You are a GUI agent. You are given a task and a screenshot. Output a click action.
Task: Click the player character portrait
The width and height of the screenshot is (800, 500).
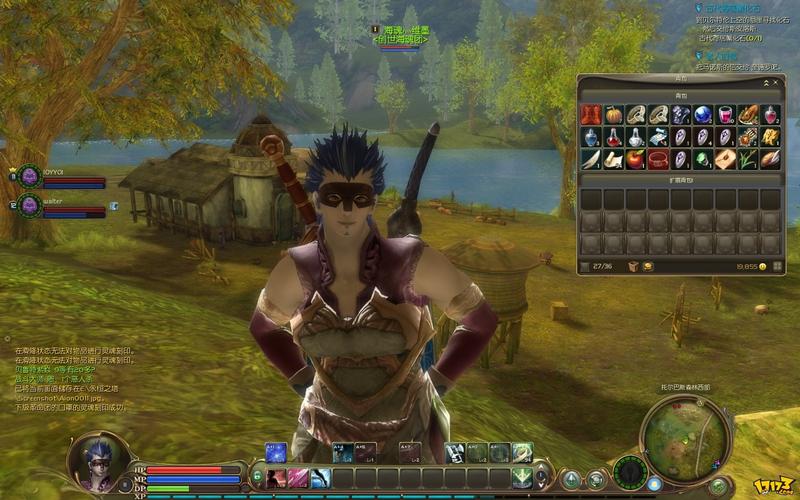(97, 459)
